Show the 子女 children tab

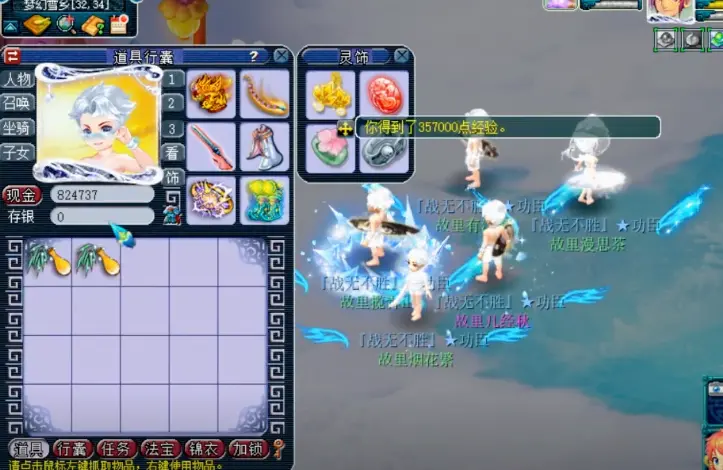tap(17, 151)
